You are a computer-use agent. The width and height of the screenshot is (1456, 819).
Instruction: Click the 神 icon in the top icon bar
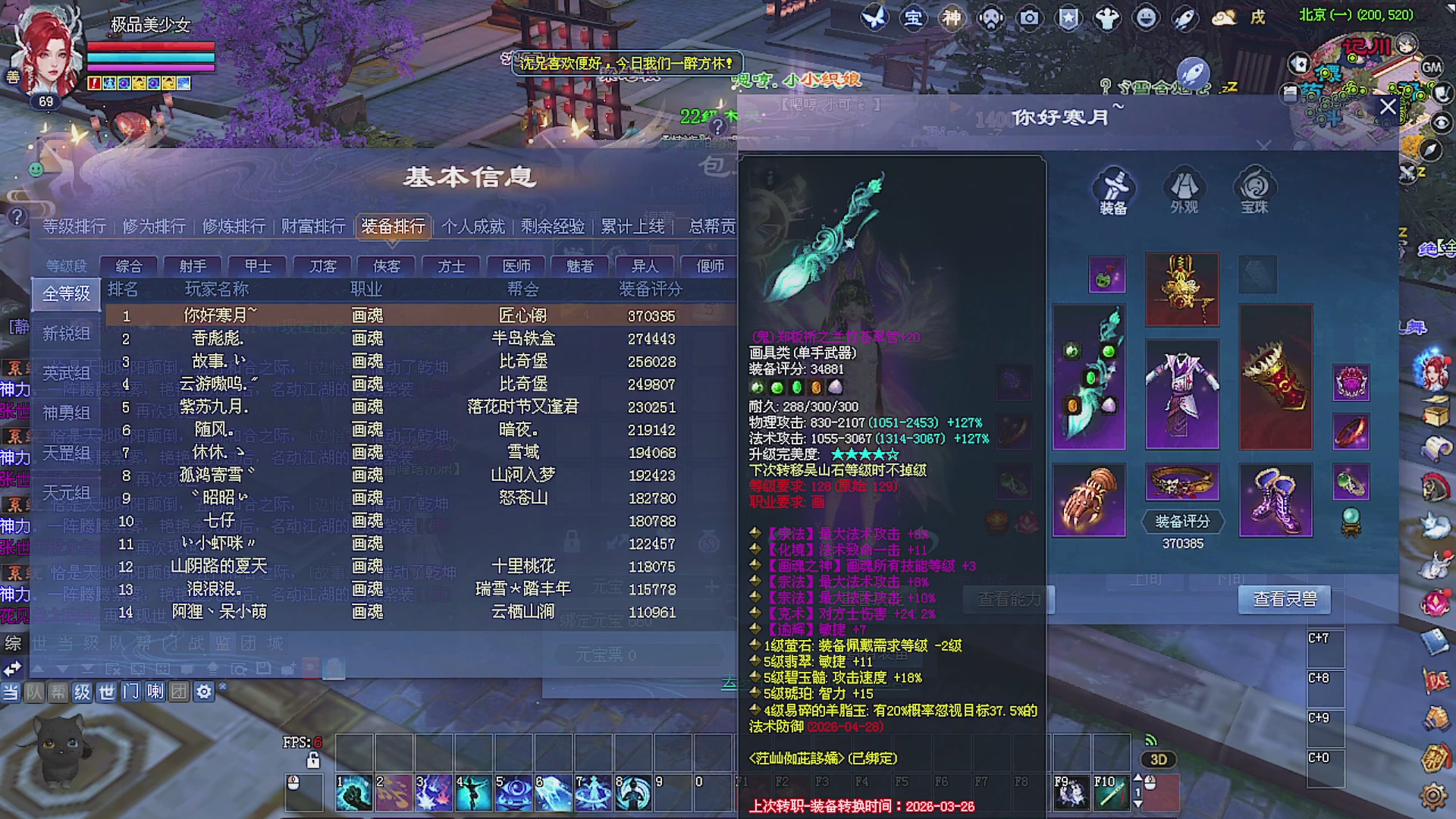click(951, 19)
